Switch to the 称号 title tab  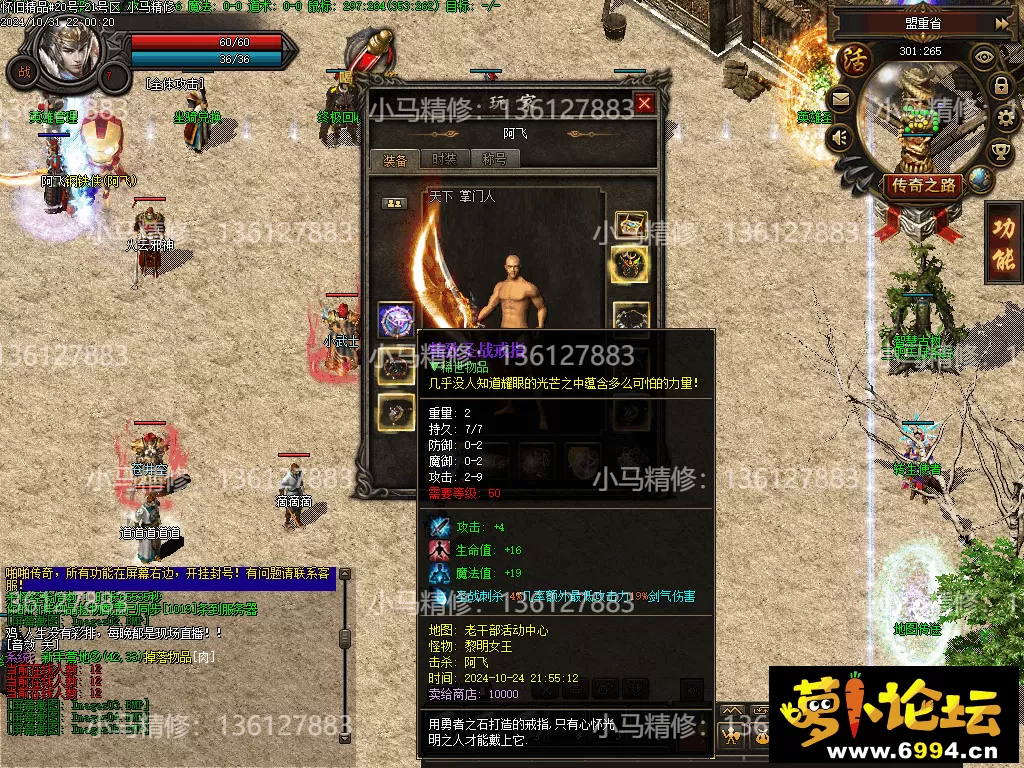[x=494, y=160]
